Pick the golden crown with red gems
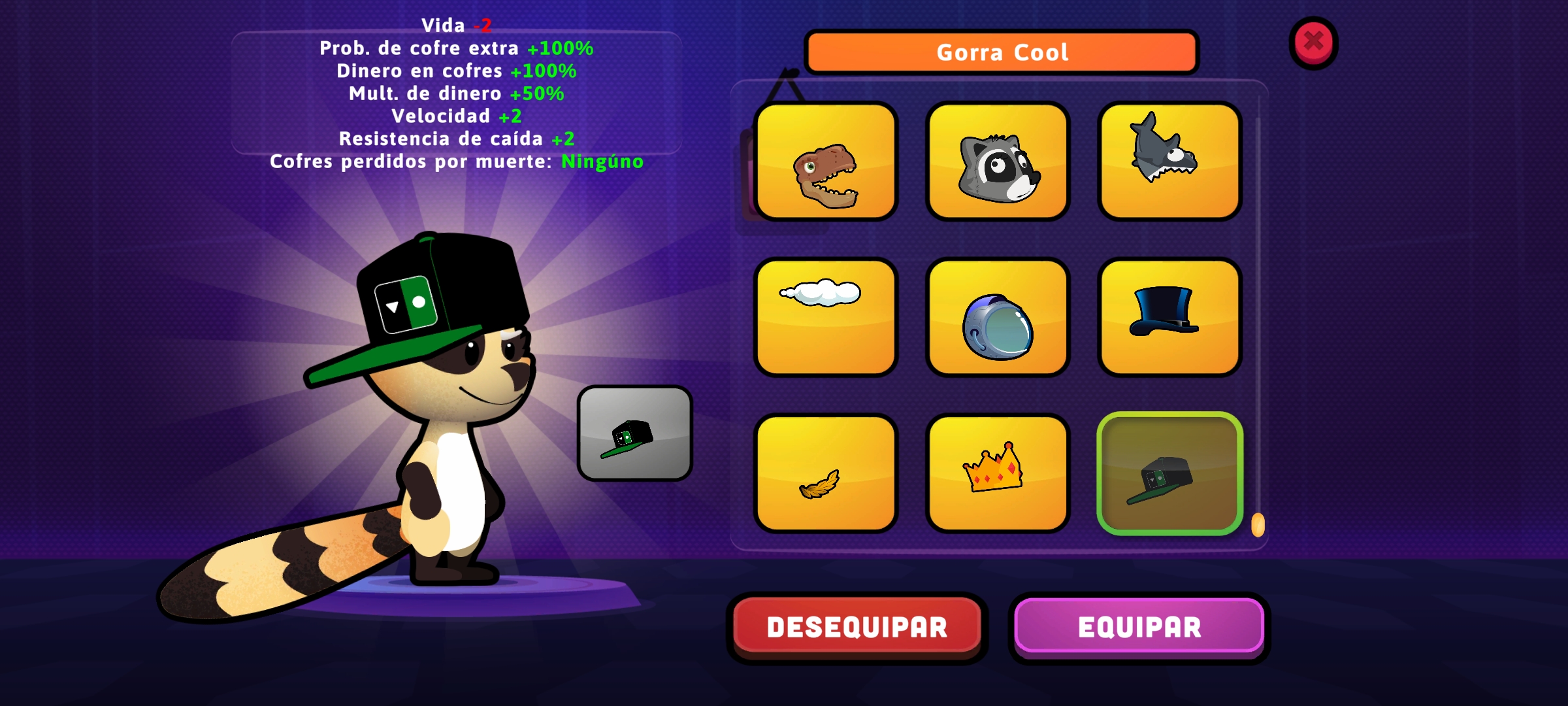 [x=998, y=473]
